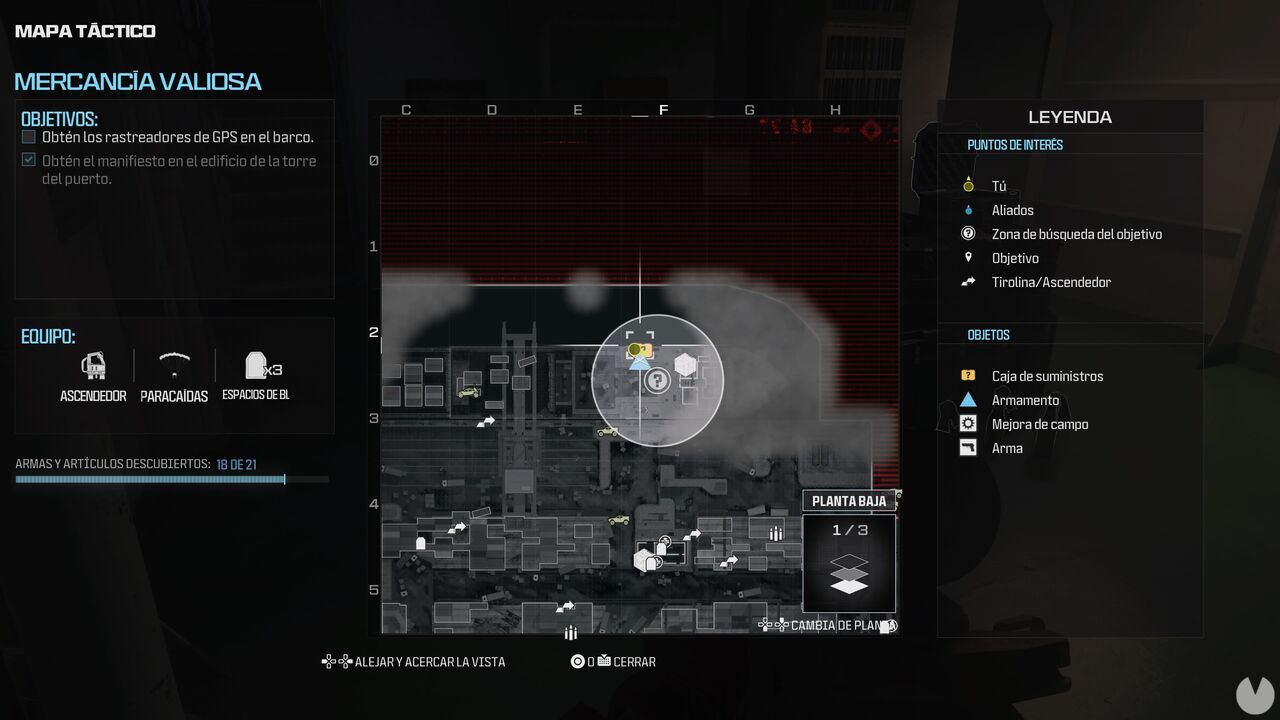Select the Tirolina/Ascendedor icon in the legend
This screenshot has width=1280, height=720.
(x=968, y=281)
